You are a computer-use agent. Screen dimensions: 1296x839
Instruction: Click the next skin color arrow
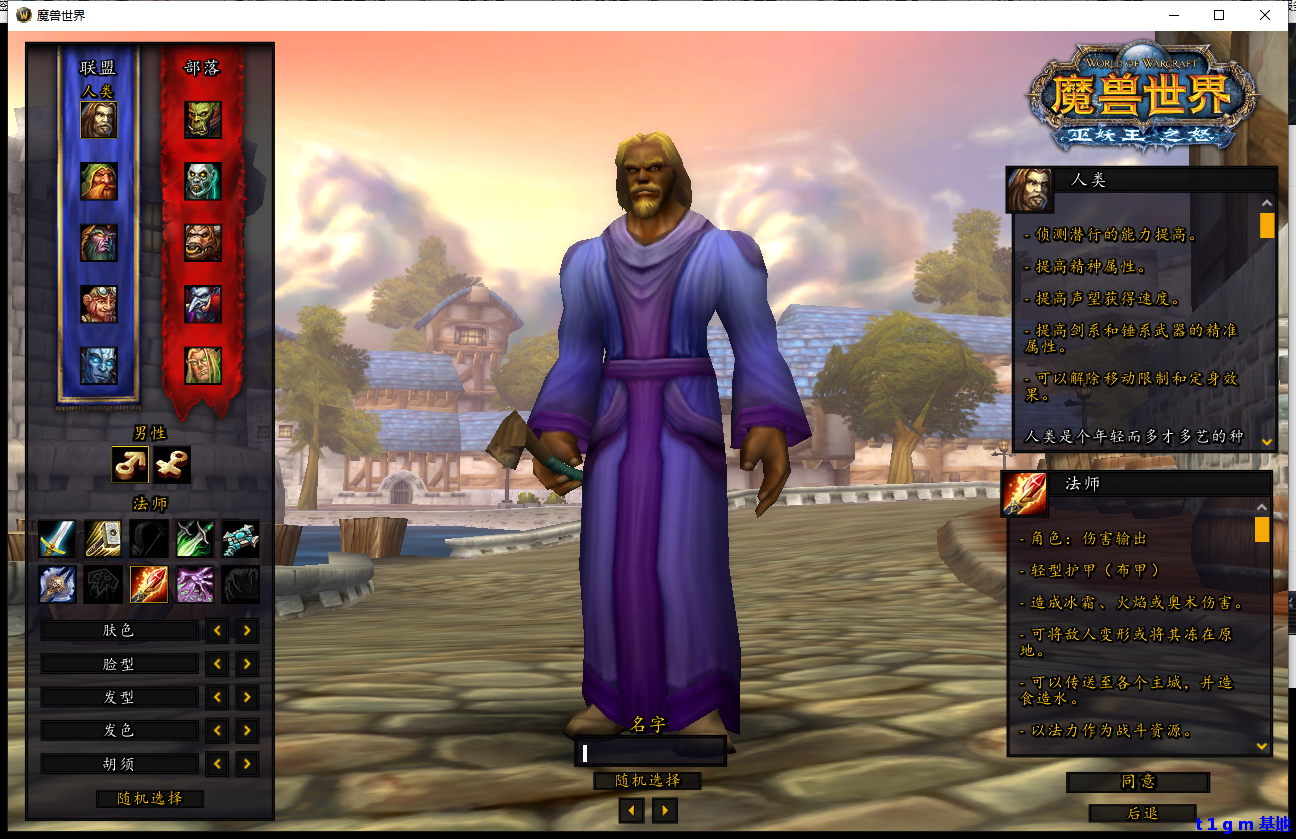[x=247, y=631]
